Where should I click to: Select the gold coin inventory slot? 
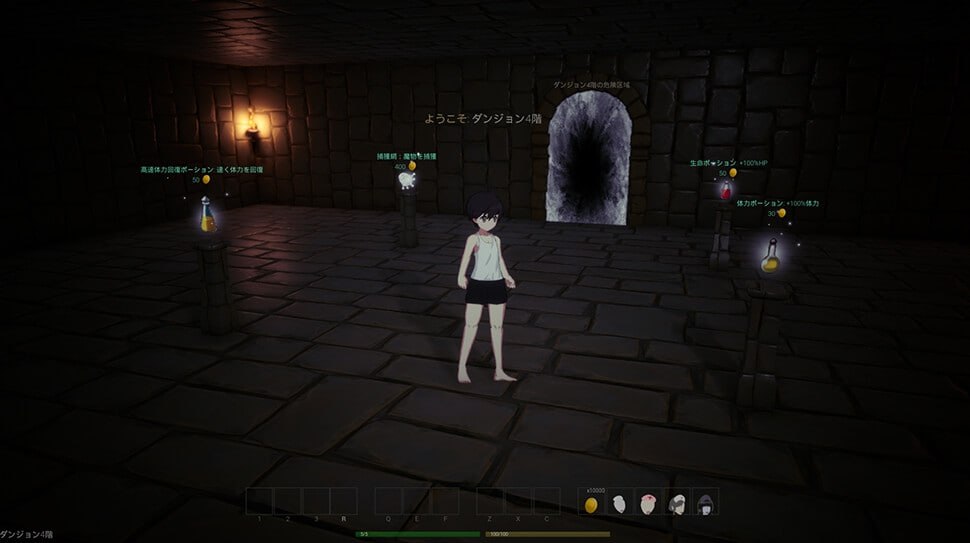(x=591, y=504)
